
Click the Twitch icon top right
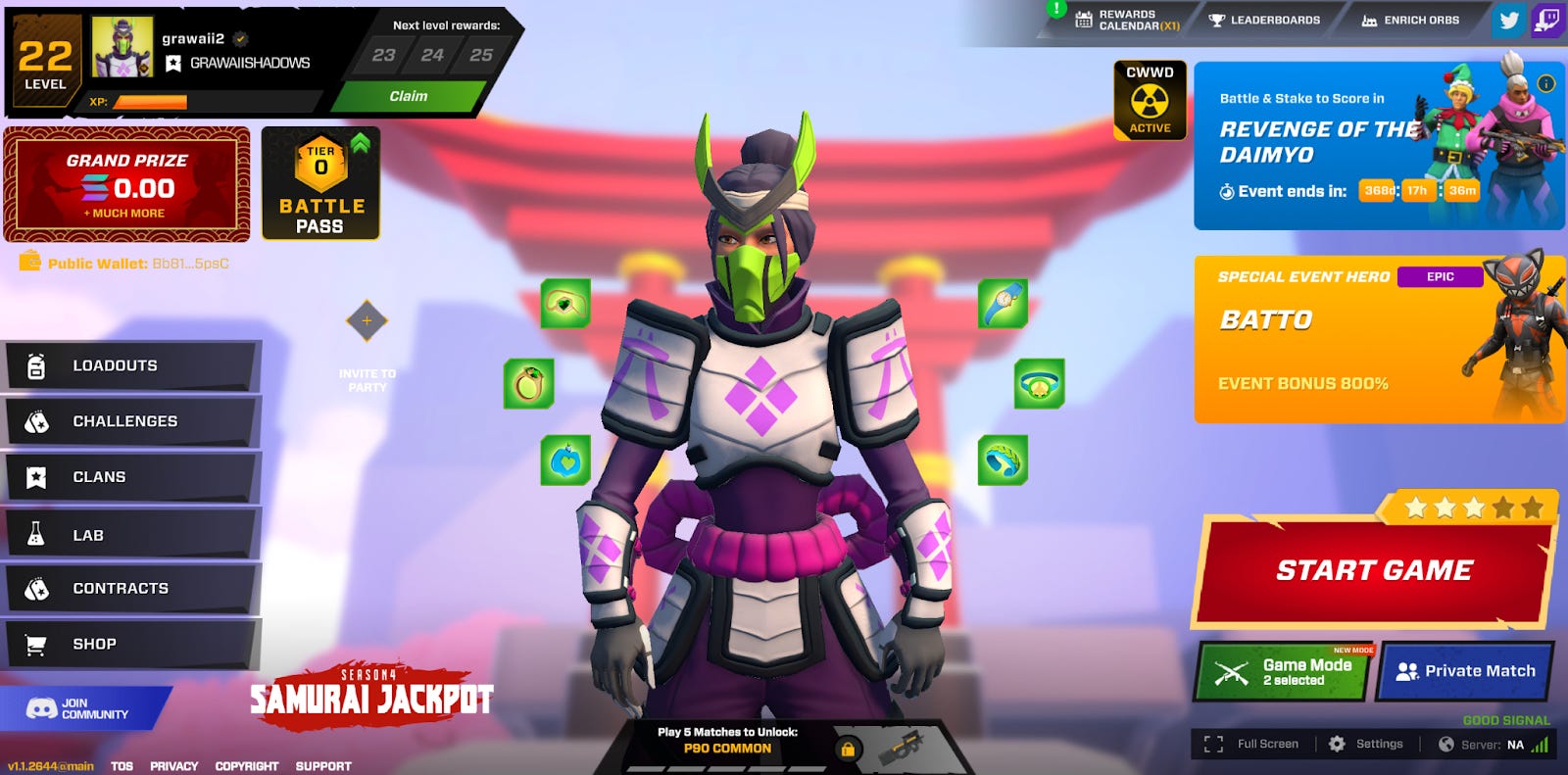click(x=1548, y=20)
